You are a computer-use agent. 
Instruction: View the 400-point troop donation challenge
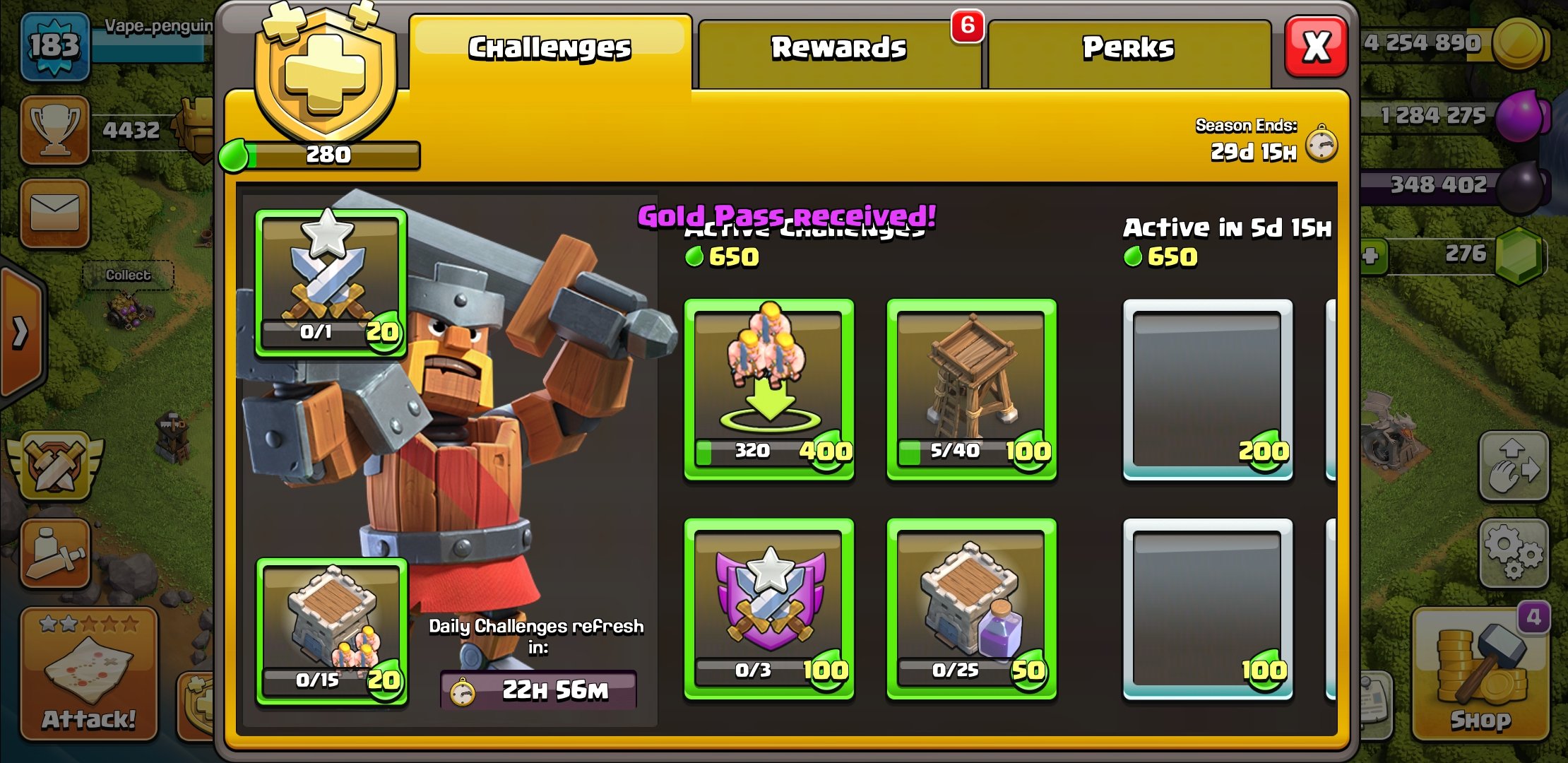[x=769, y=389]
